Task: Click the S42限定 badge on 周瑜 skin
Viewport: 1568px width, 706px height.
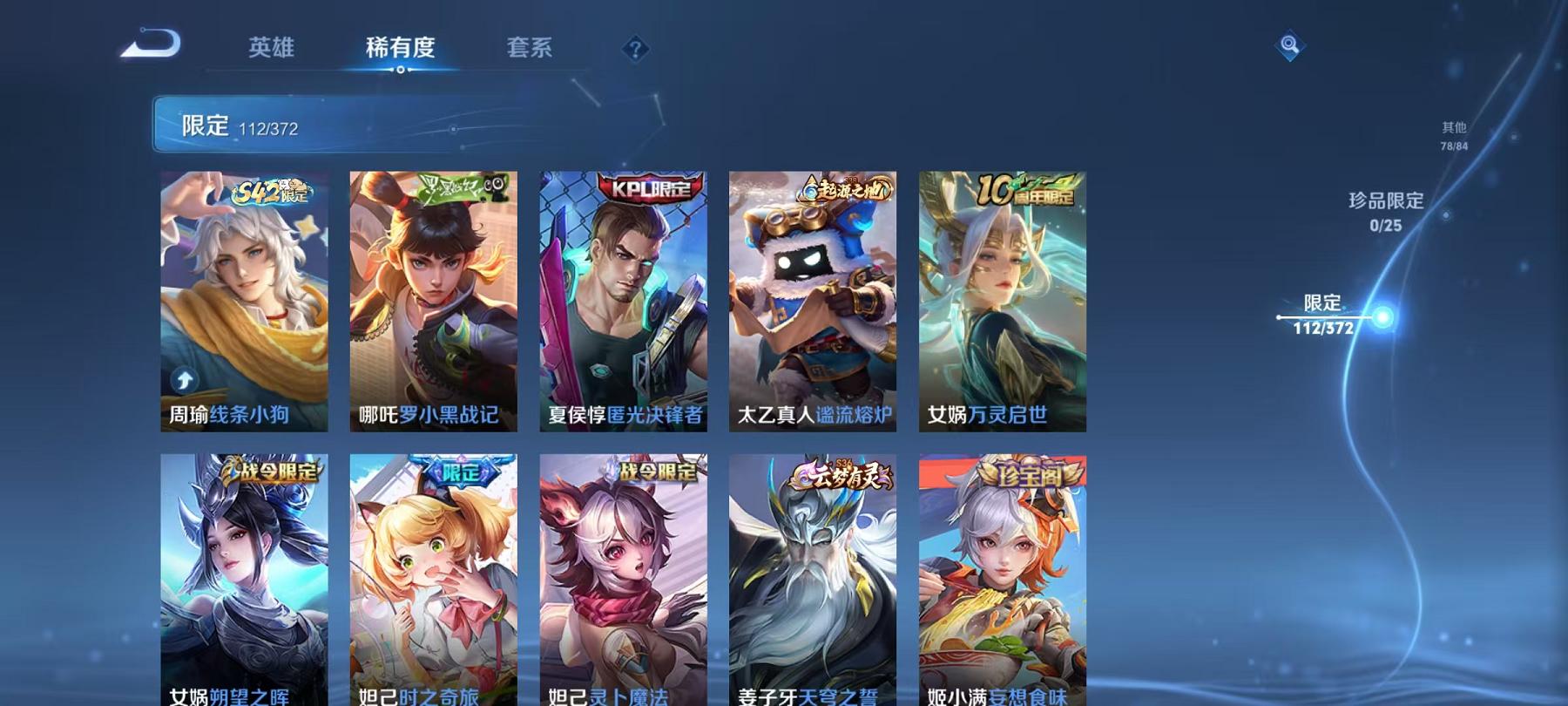Action: 268,193
